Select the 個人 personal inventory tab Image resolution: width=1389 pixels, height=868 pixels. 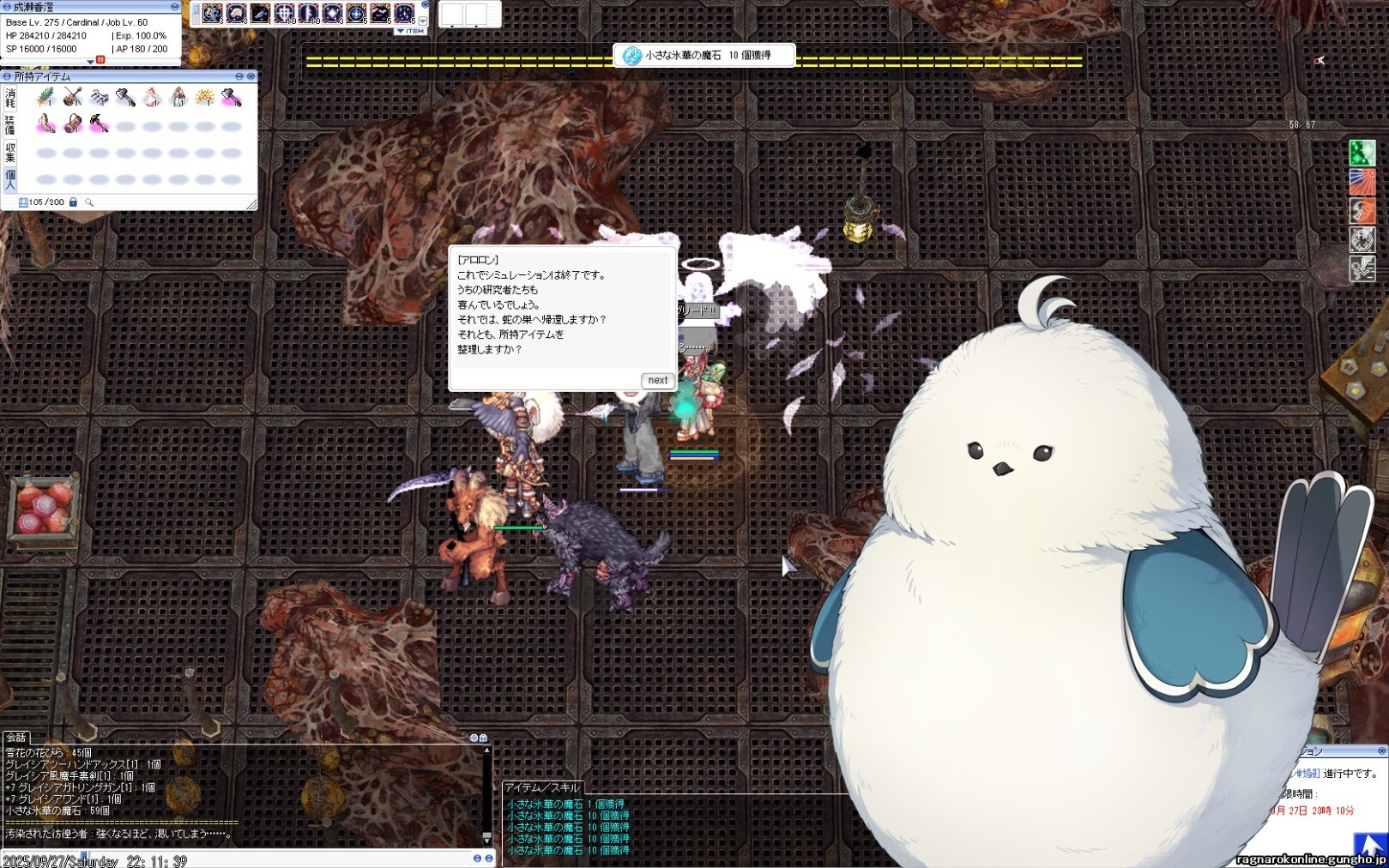(10, 179)
